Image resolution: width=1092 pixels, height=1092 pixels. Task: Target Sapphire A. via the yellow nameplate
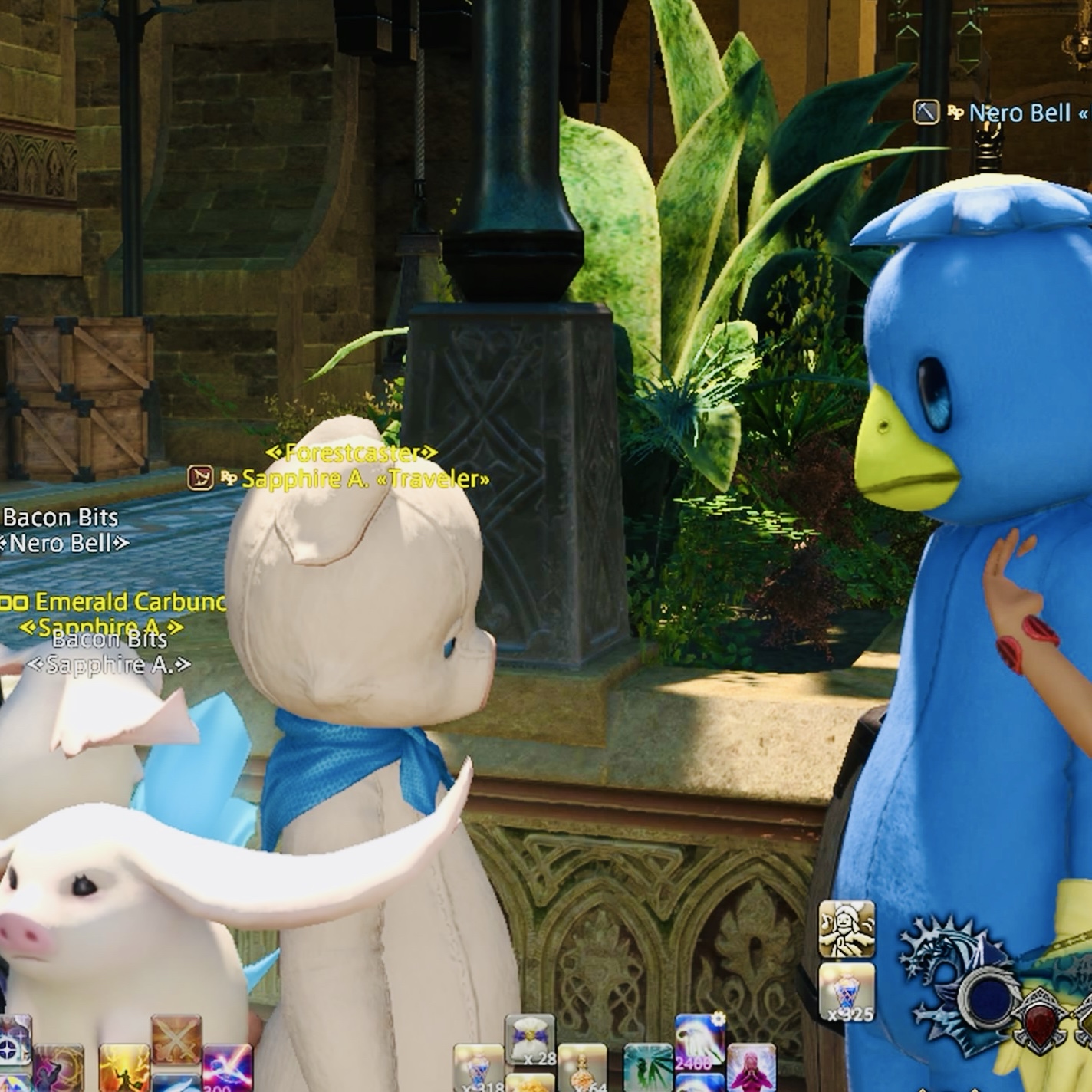click(366, 479)
